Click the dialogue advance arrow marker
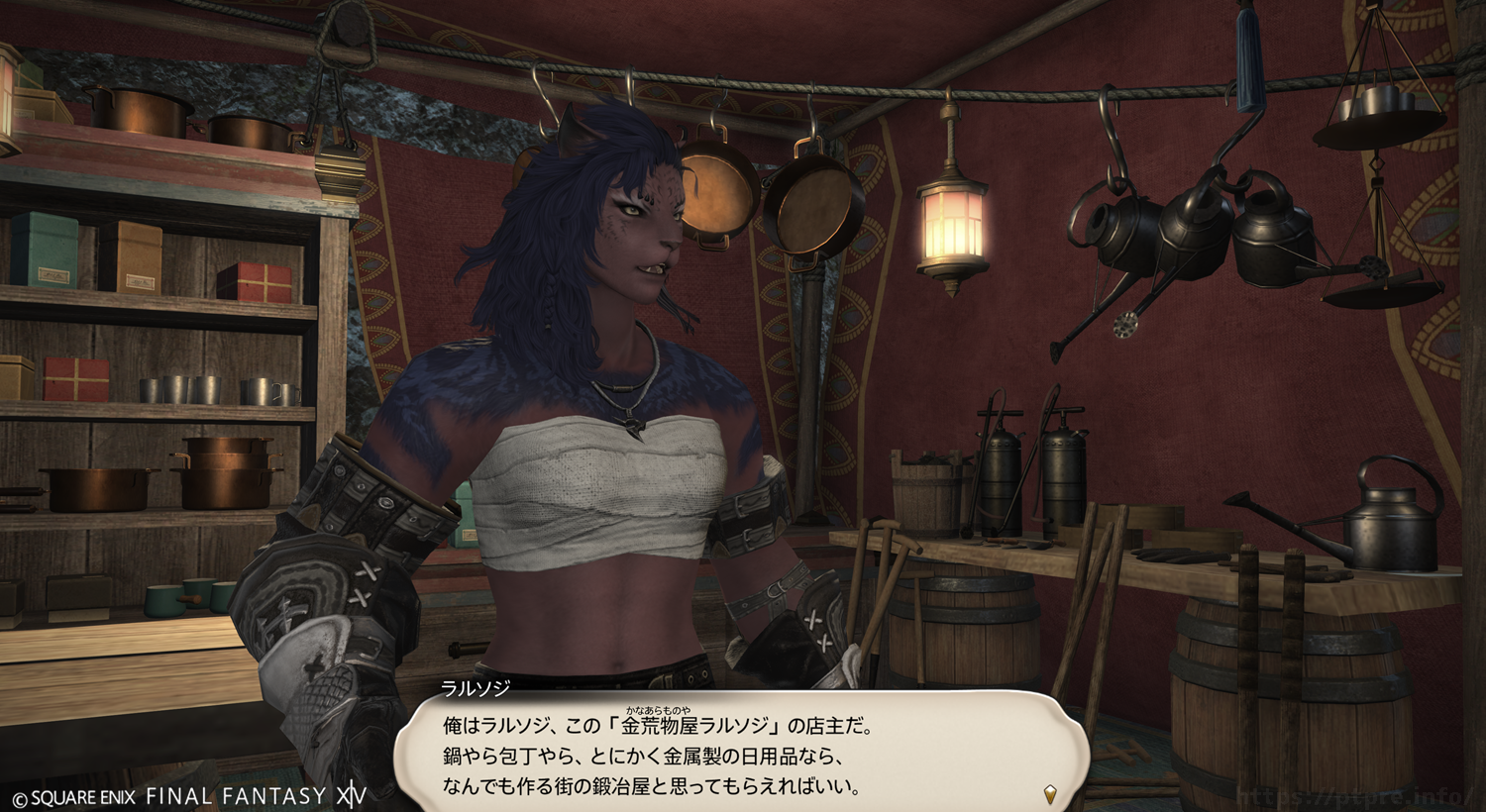Image resolution: width=1486 pixels, height=812 pixels. [1050, 793]
